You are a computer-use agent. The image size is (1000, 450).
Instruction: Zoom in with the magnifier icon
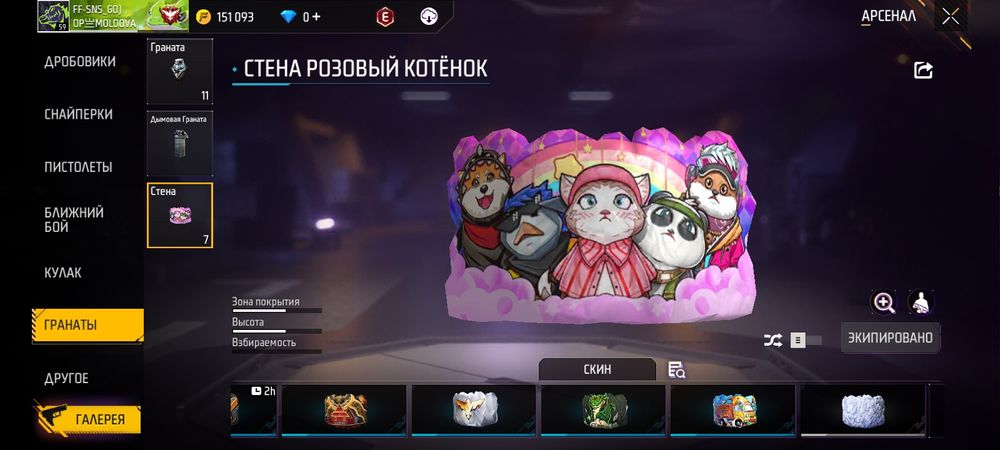884,302
